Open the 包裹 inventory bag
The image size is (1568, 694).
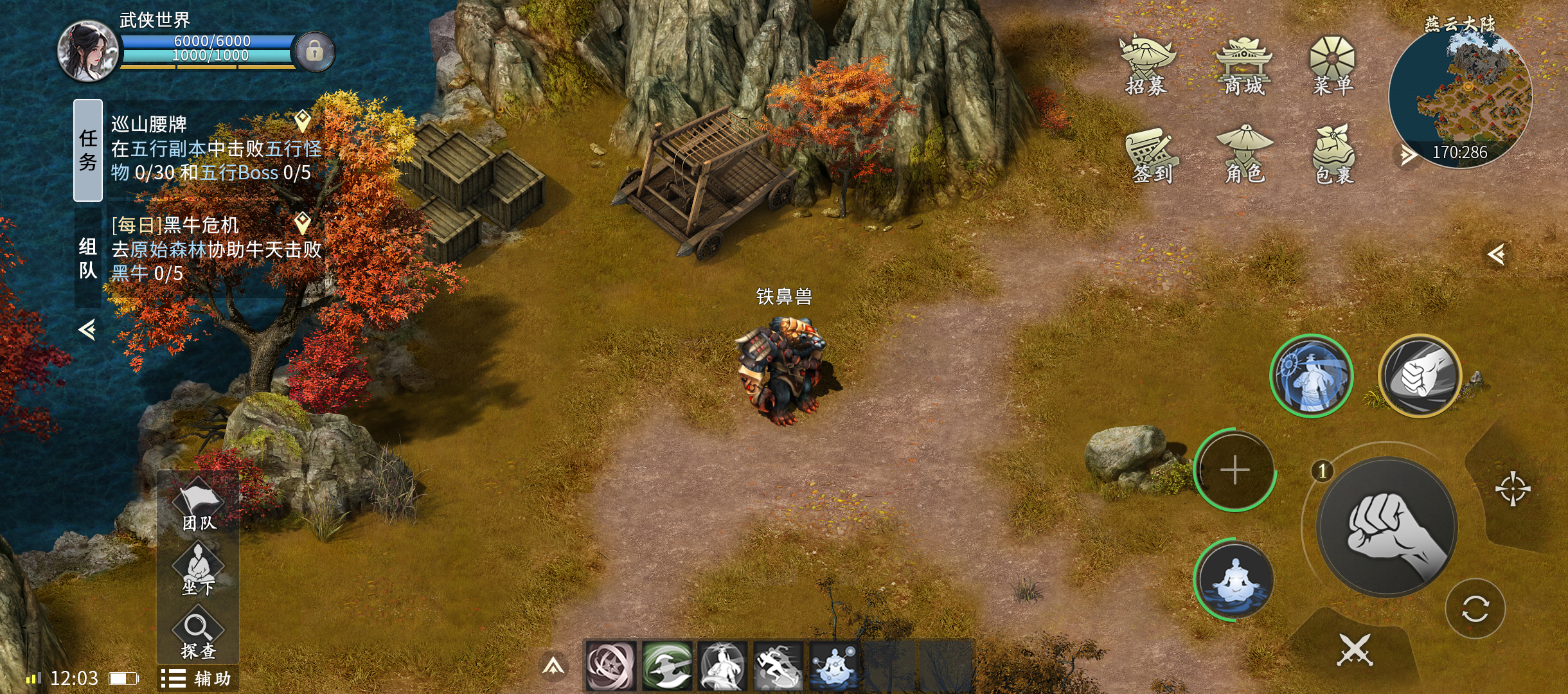click(1333, 155)
